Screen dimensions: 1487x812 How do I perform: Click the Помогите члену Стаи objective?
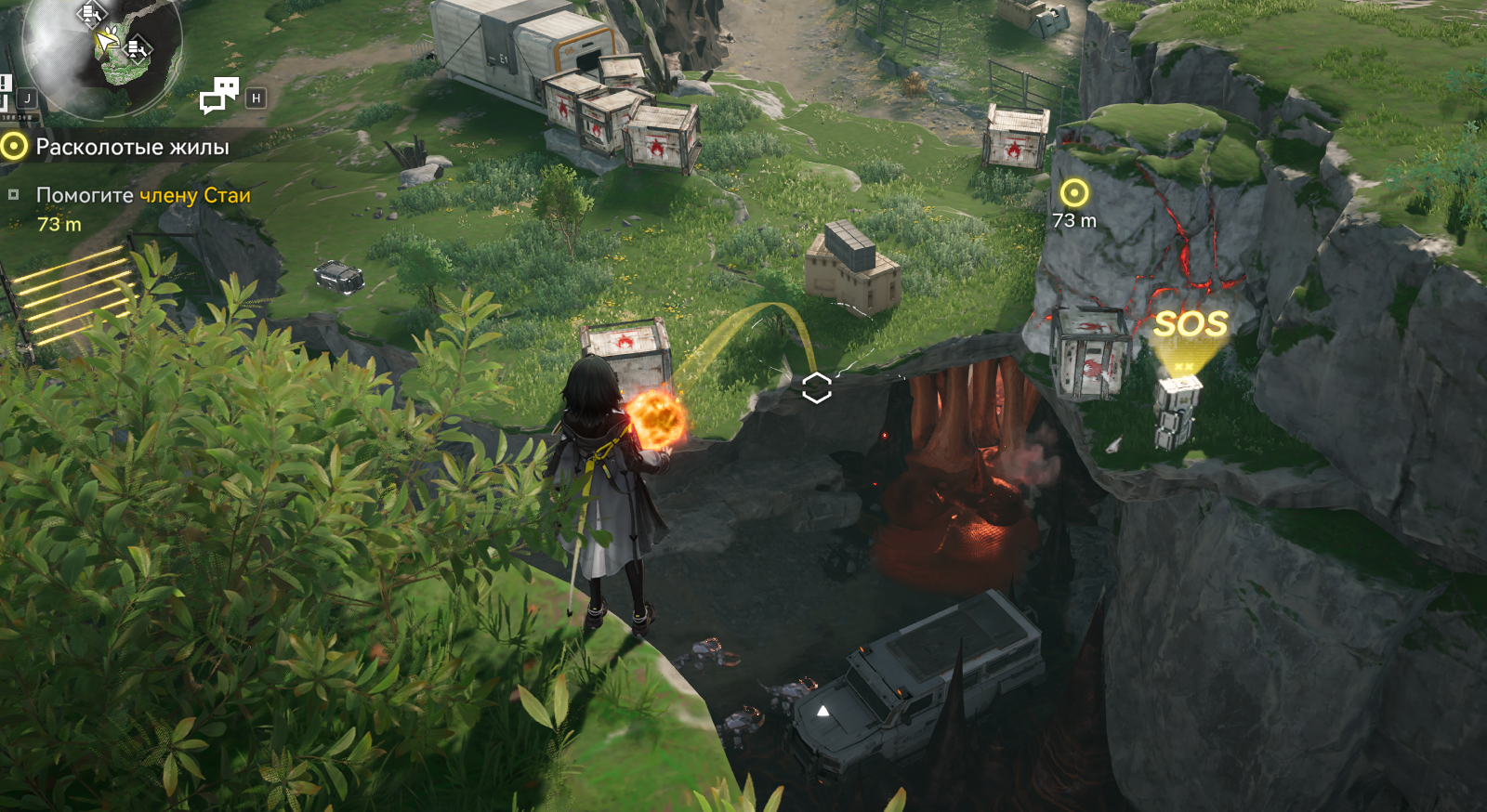(143, 195)
